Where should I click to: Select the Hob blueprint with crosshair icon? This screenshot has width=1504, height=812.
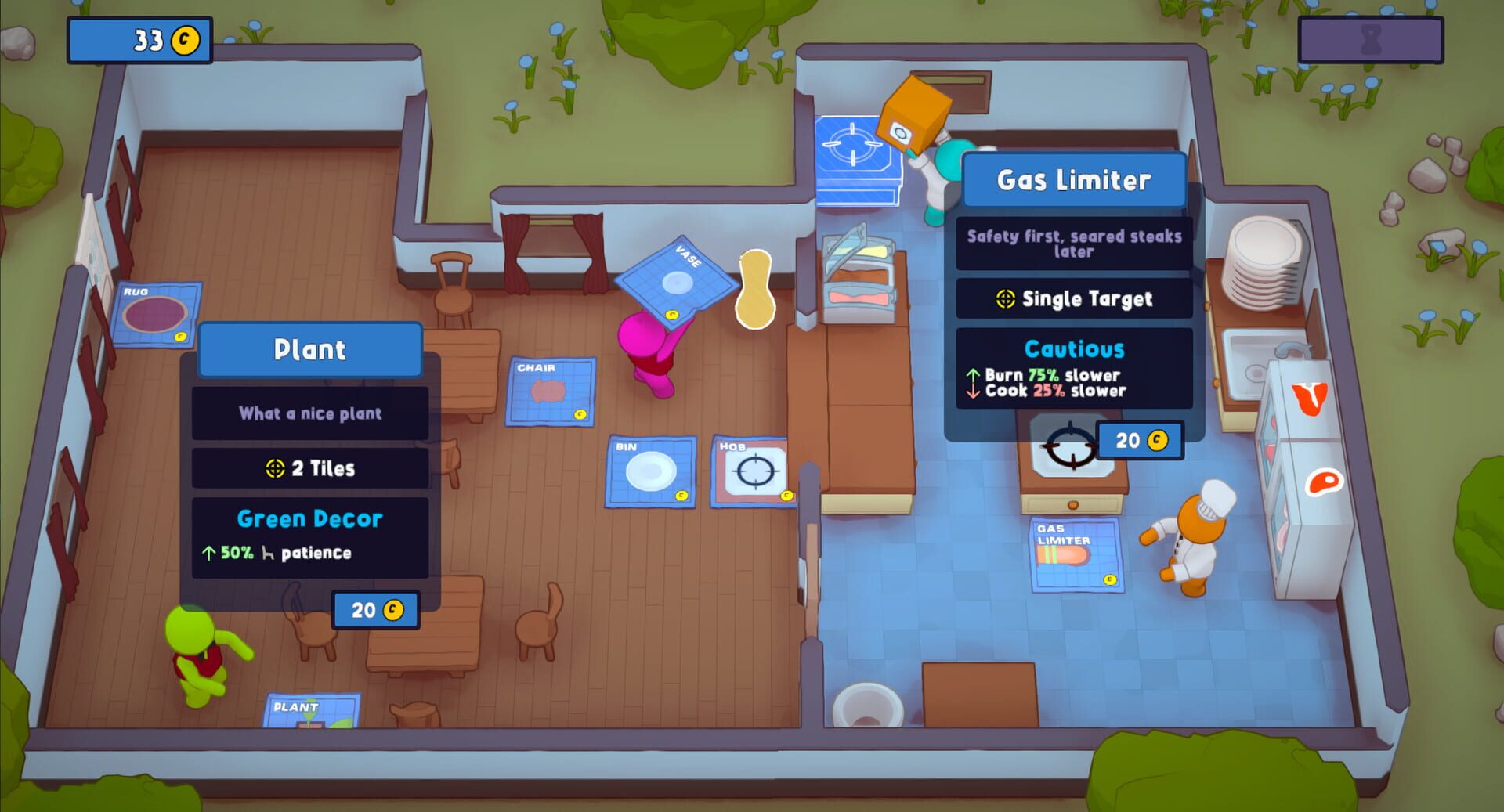754,469
